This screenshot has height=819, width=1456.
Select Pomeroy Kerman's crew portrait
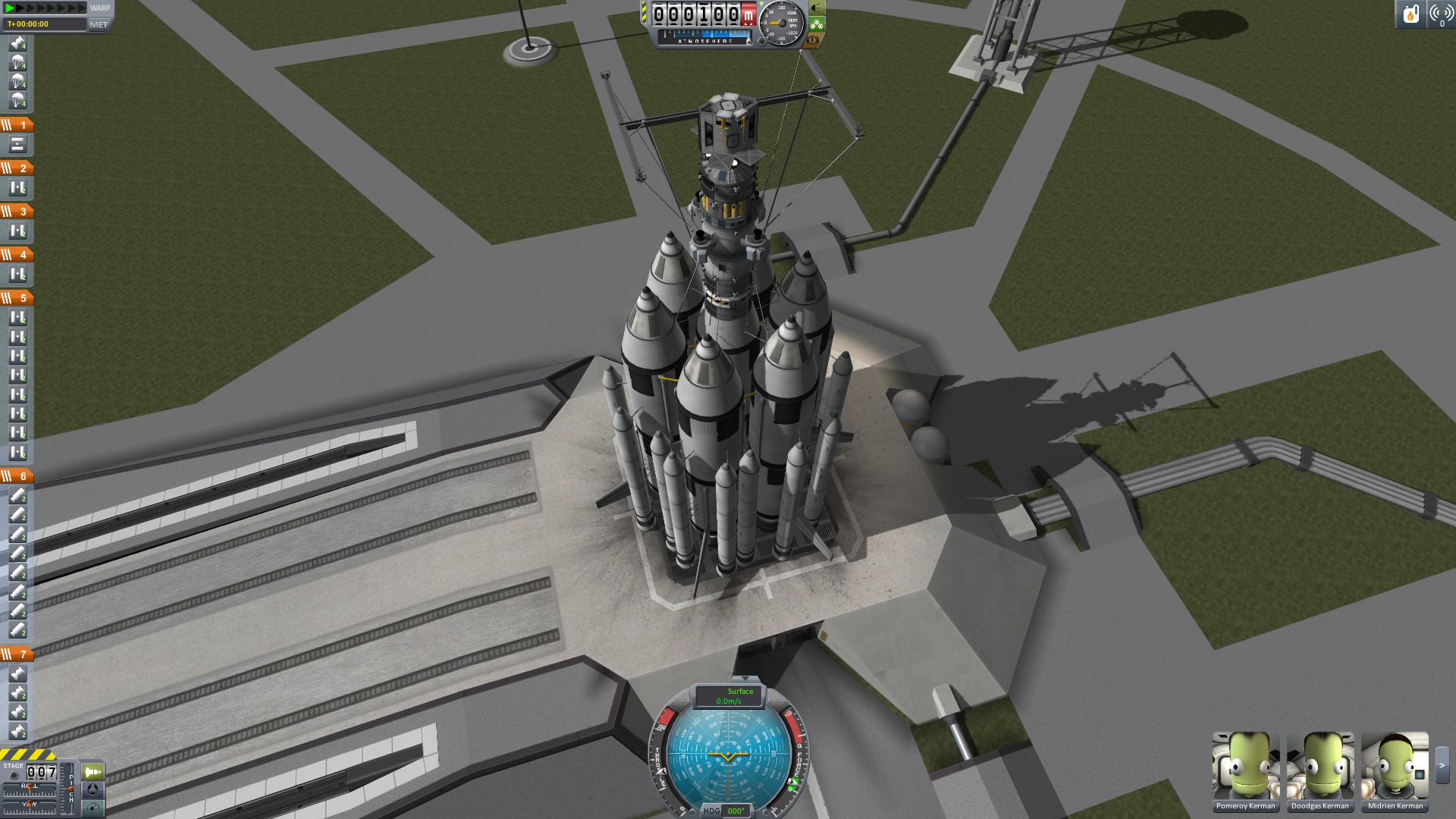(x=1245, y=766)
